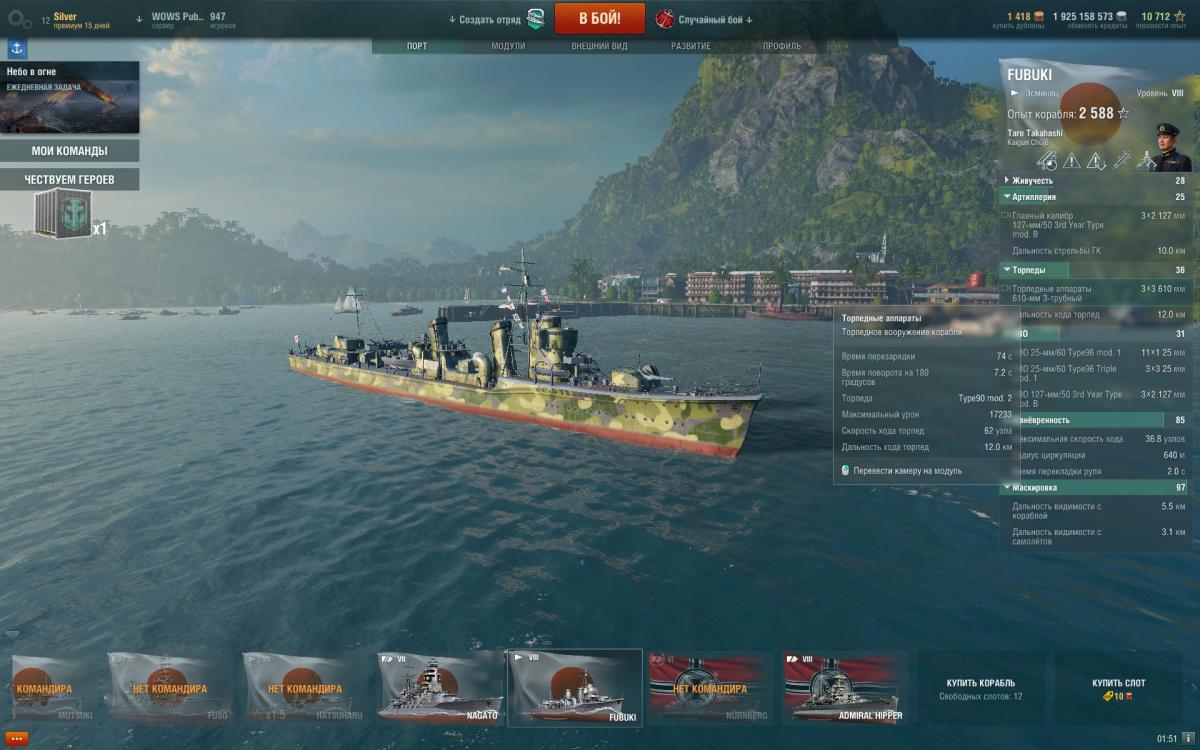This screenshot has height=750, width=1200.
Task: Open the Чествуем героев panel
Action: click(x=70, y=179)
